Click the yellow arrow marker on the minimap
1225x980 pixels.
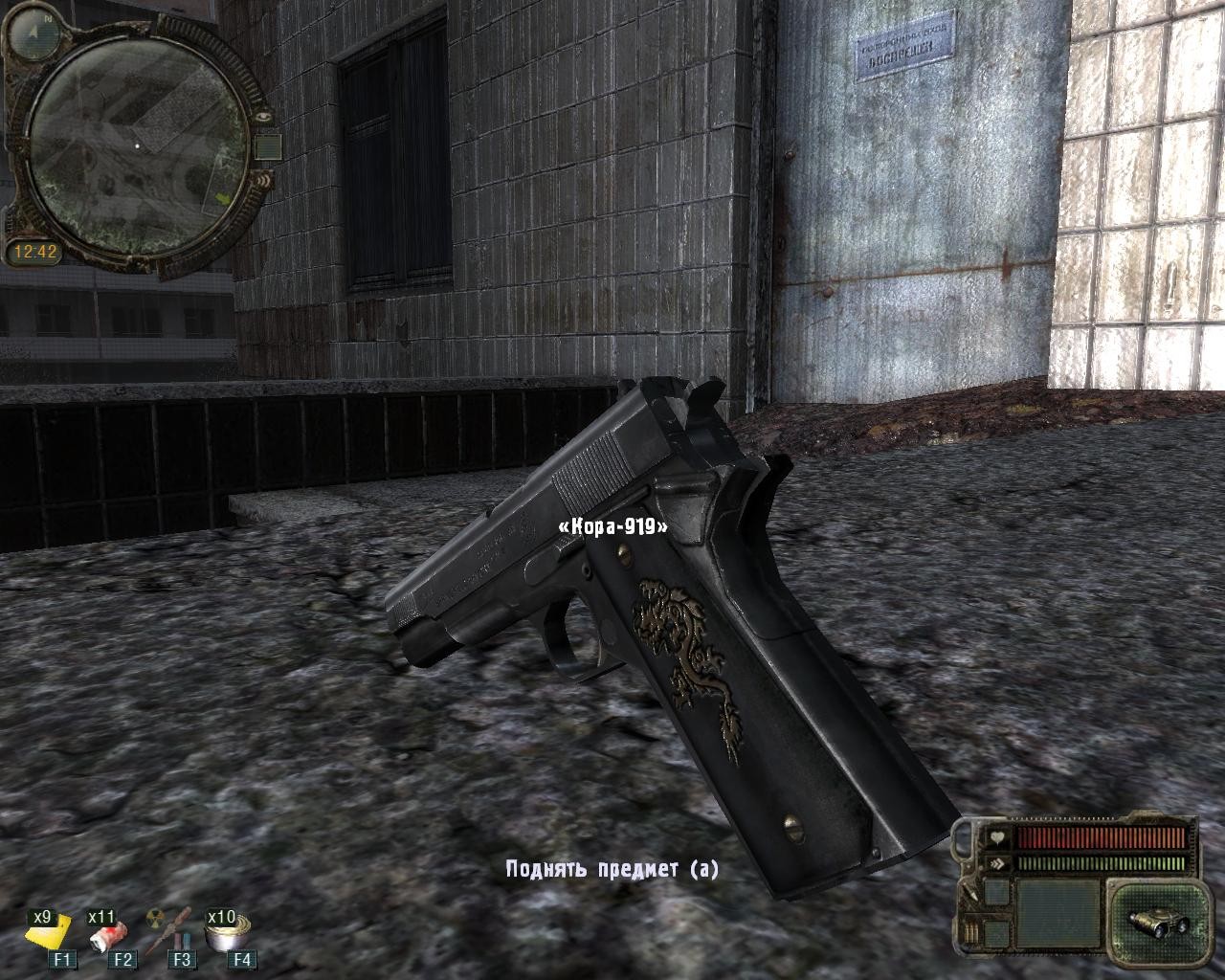(x=223, y=199)
